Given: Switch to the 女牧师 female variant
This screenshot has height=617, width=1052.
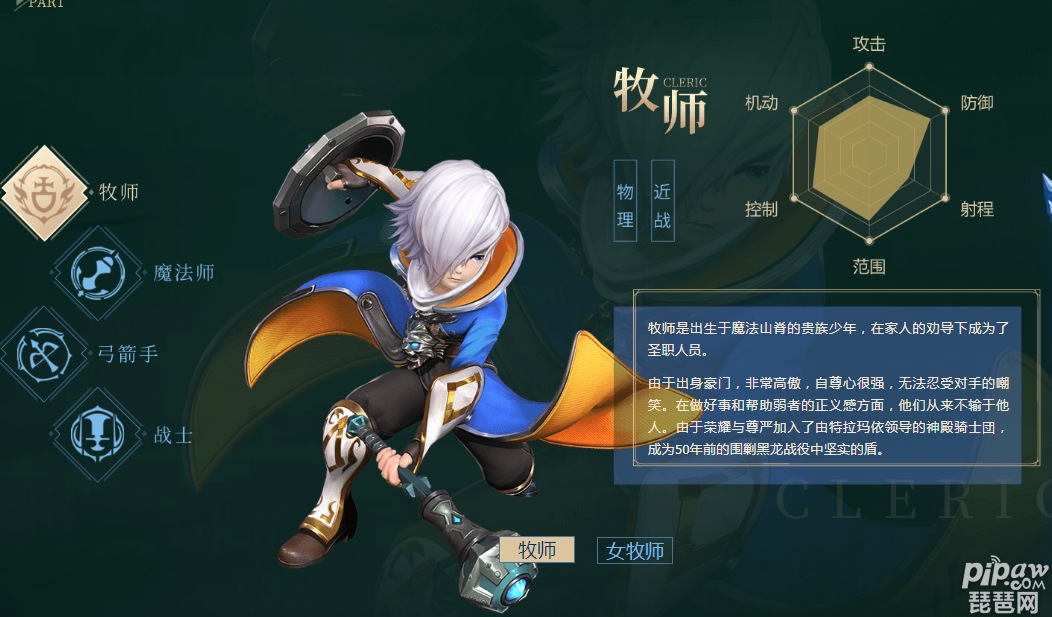Looking at the screenshot, I should (x=635, y=551).
